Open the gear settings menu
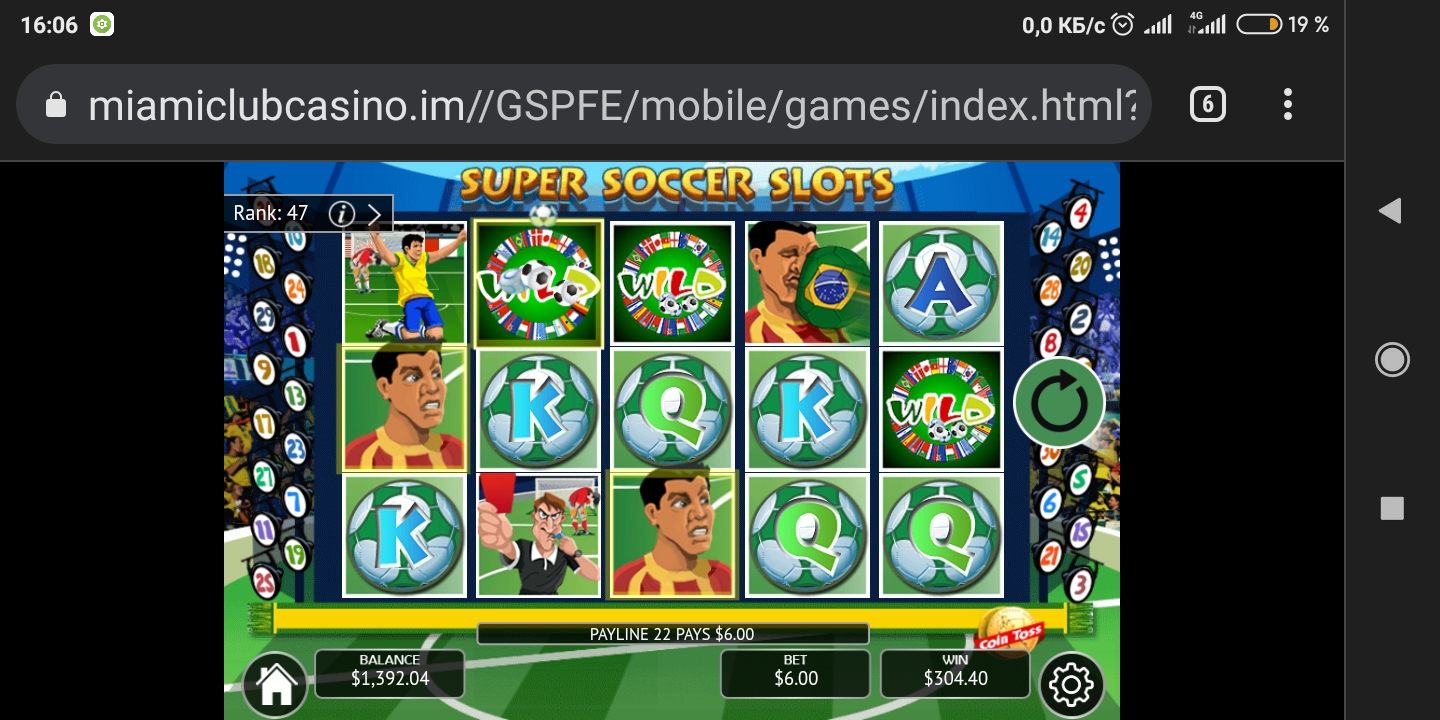 coord(1071,685)
